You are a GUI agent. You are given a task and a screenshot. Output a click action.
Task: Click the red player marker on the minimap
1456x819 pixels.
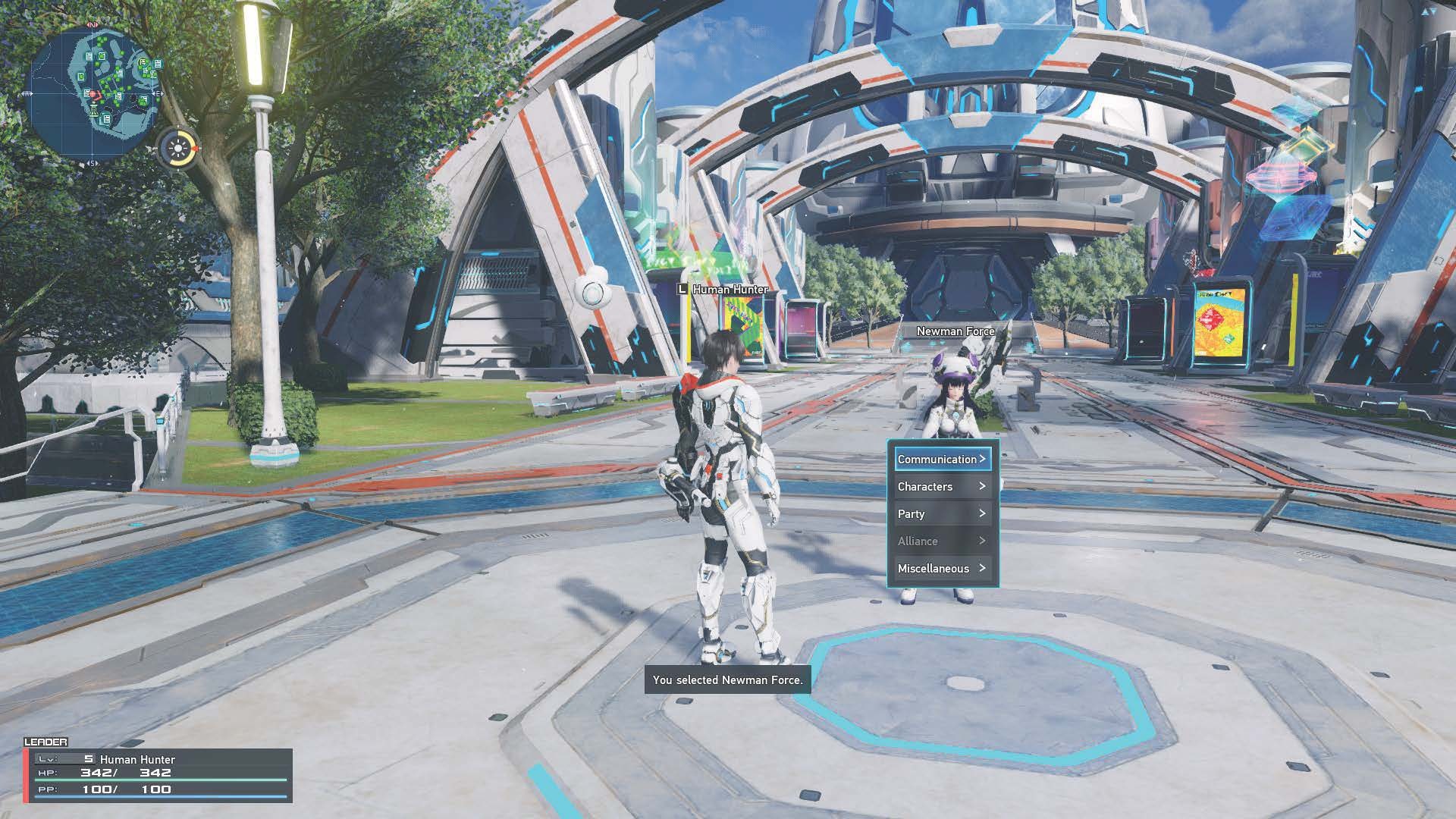coord(94,94)
